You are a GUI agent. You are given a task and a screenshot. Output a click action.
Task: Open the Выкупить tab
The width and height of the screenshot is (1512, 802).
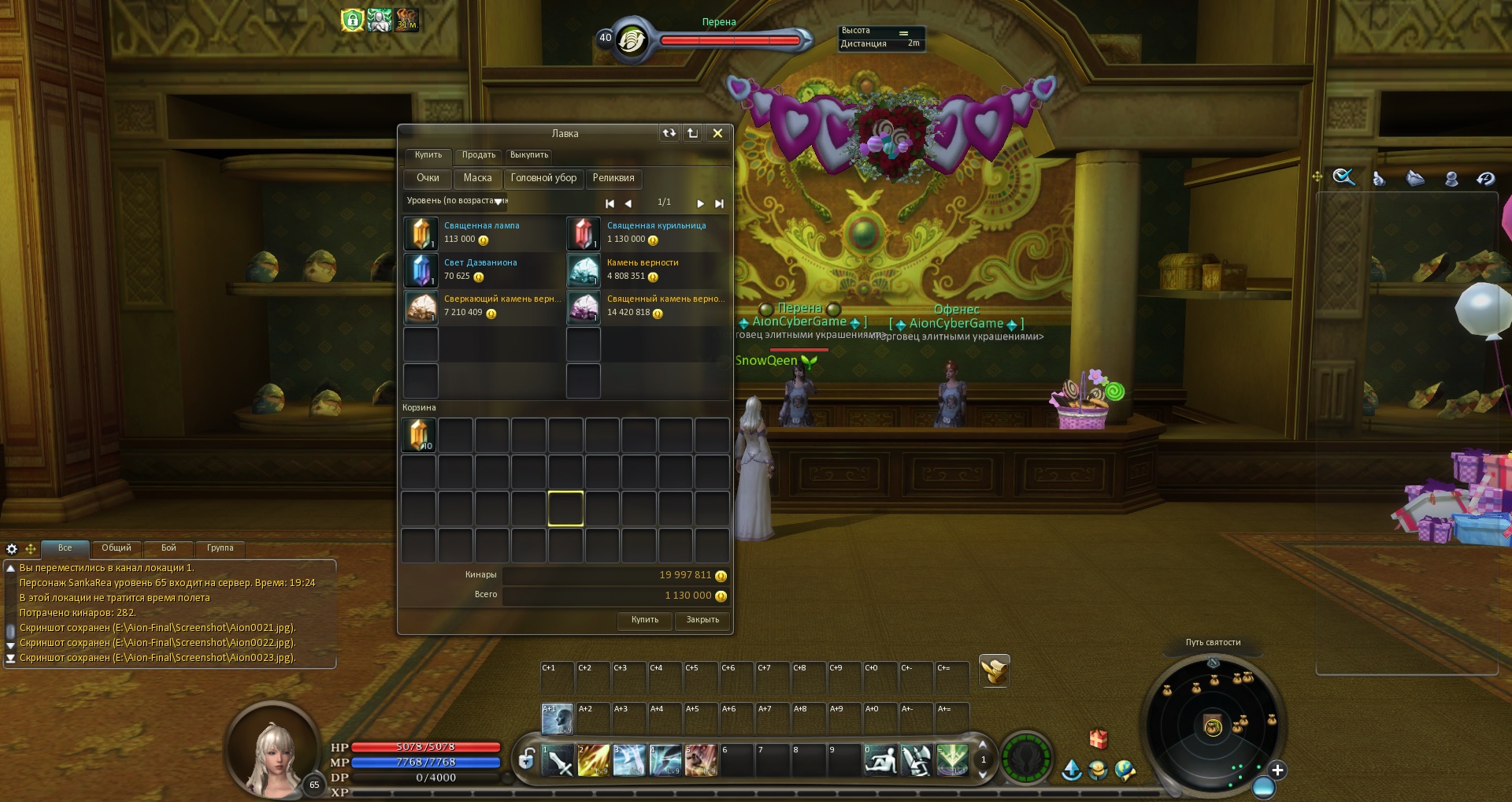(528, 155)
